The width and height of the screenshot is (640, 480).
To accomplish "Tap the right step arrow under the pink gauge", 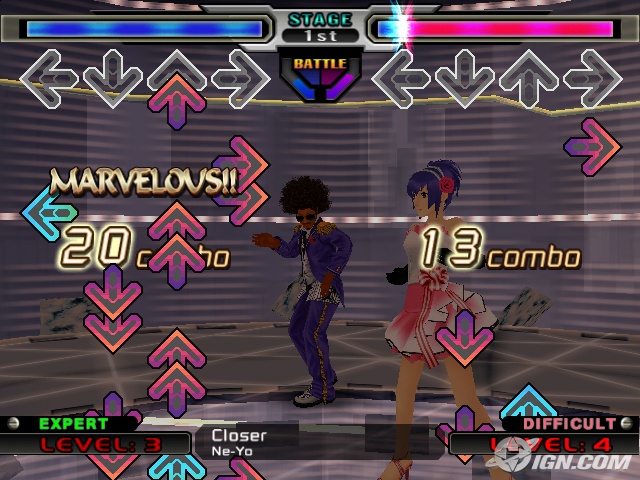I will (593, 78).
